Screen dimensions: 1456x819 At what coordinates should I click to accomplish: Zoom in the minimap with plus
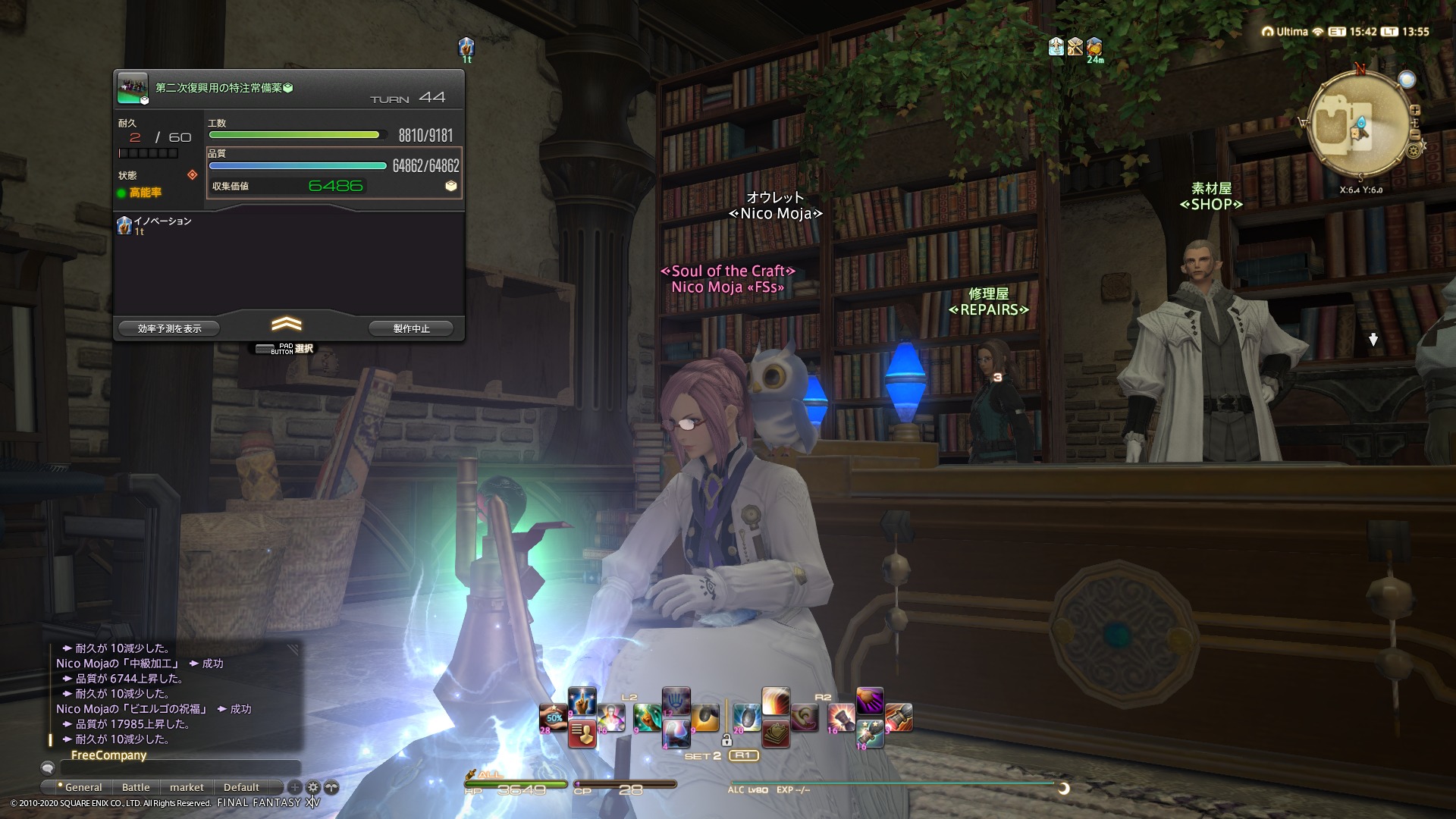1415,111
